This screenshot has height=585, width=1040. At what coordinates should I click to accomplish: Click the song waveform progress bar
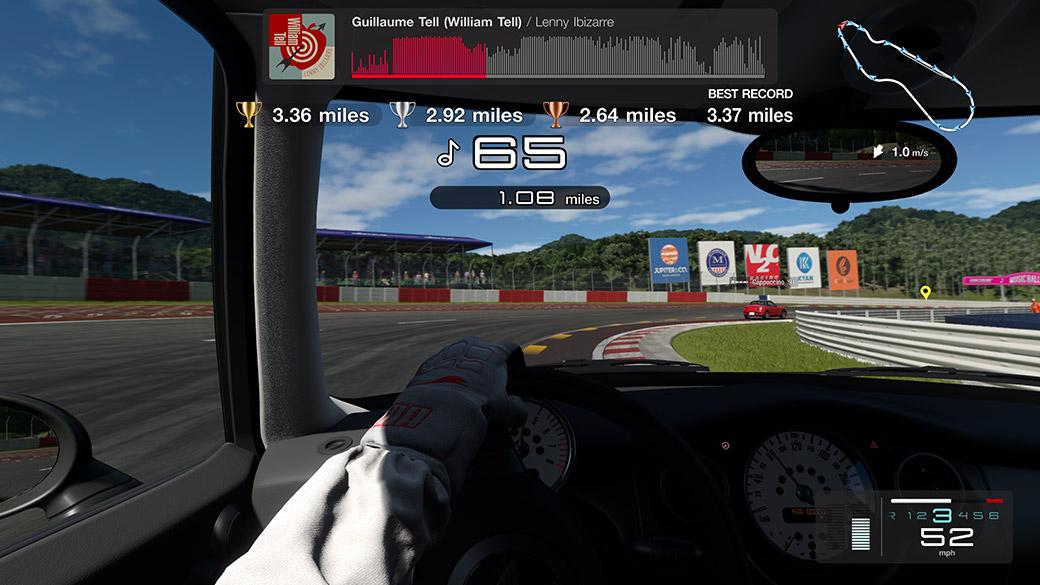pyautogui.click(x=558, y=58)
